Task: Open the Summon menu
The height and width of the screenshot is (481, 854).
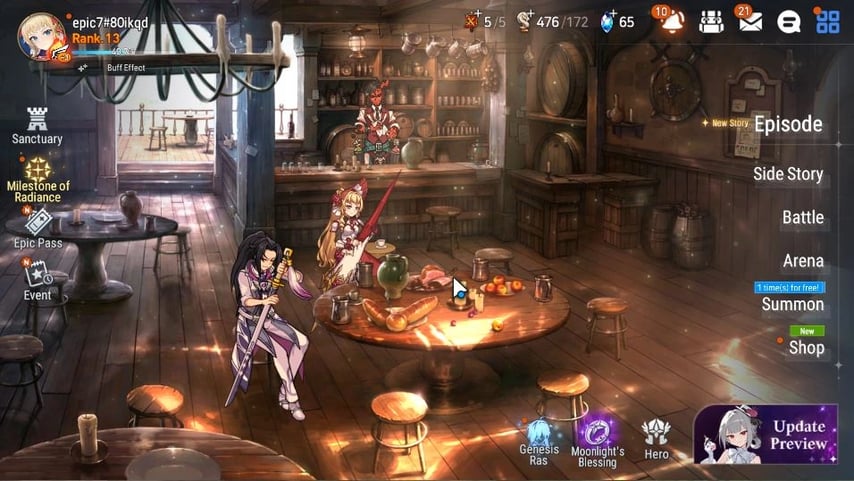Action: pyautogui.click(x=792, y=304)
